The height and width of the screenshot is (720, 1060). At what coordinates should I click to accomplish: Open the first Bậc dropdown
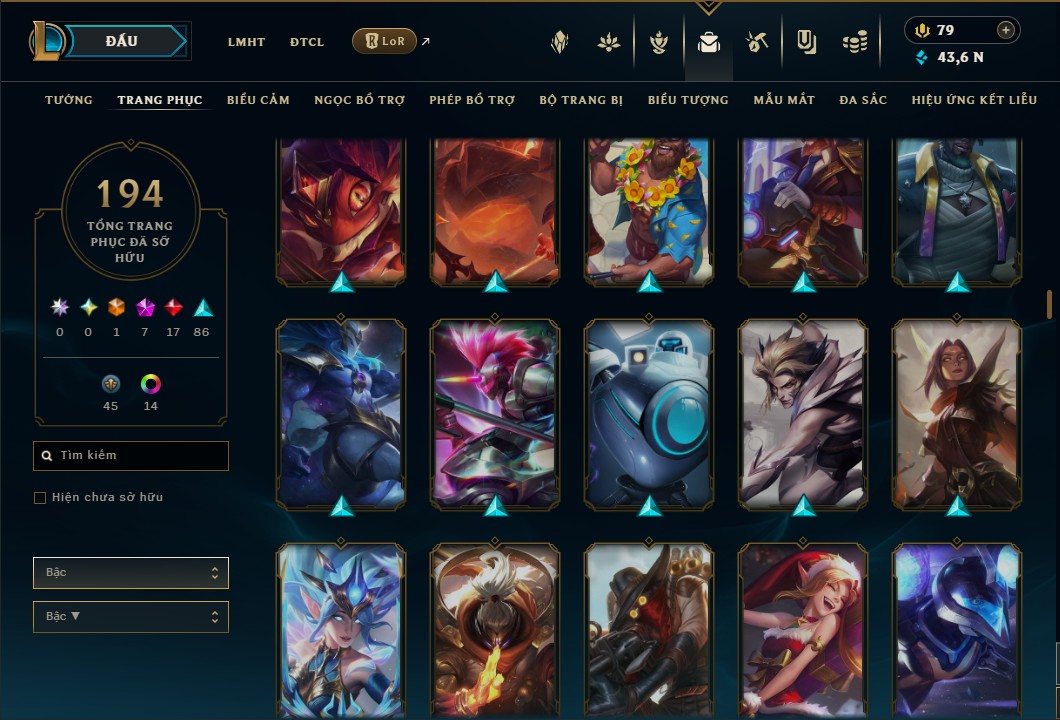(x=131, y=573)
